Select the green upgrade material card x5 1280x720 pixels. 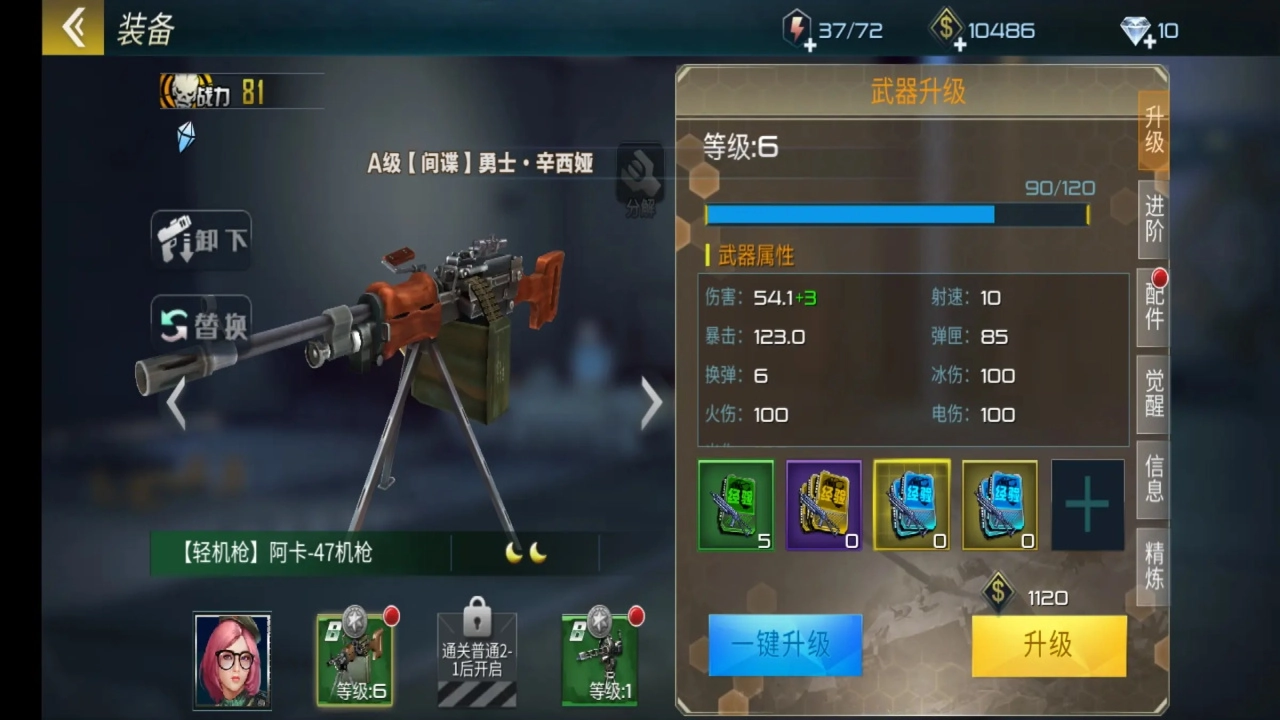point(735,504)
